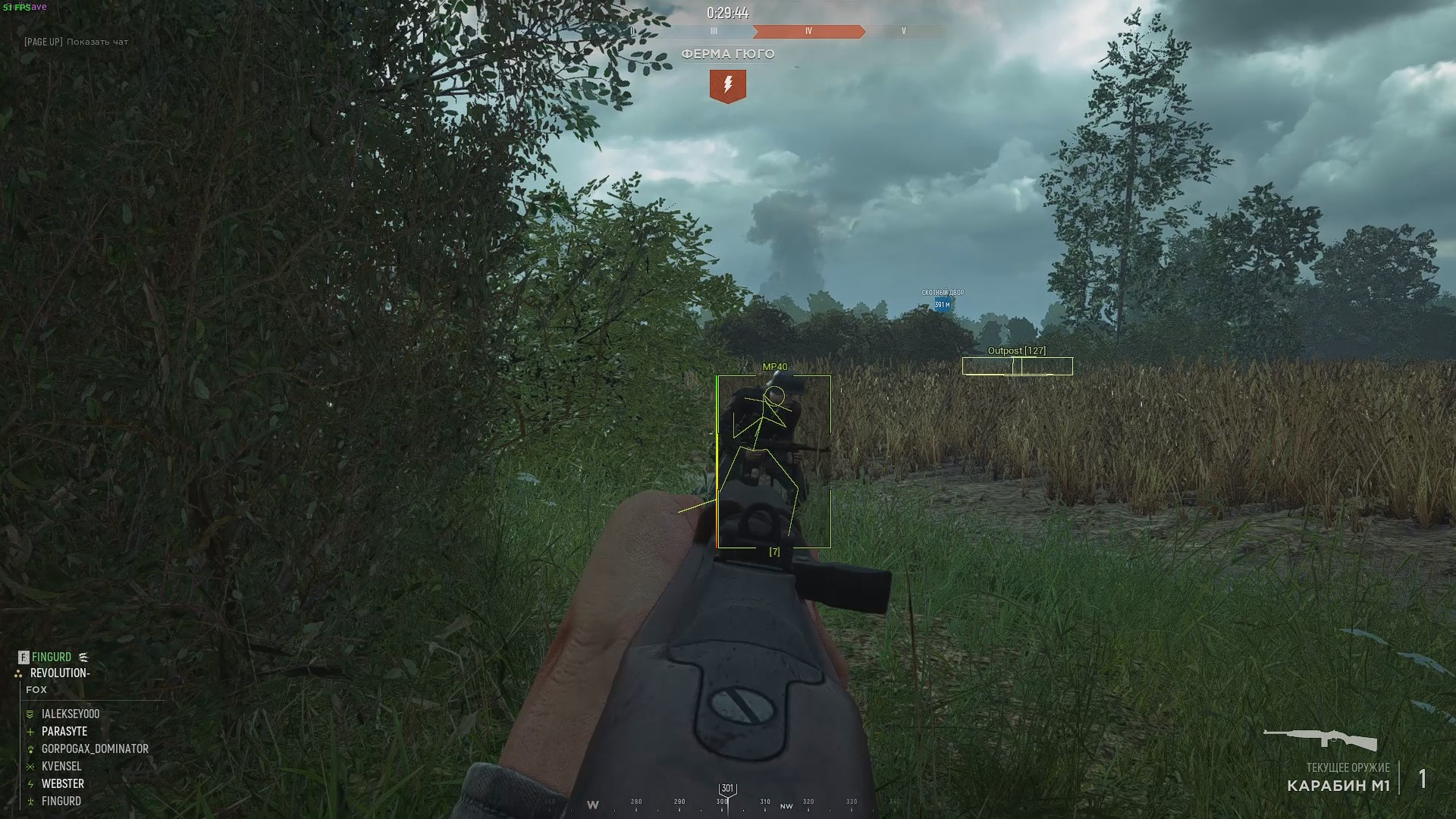Select the triple-chevron class icon beside IALEKSEY000
The height and width of the screenshot is (819, 1456).
[30, 714]
